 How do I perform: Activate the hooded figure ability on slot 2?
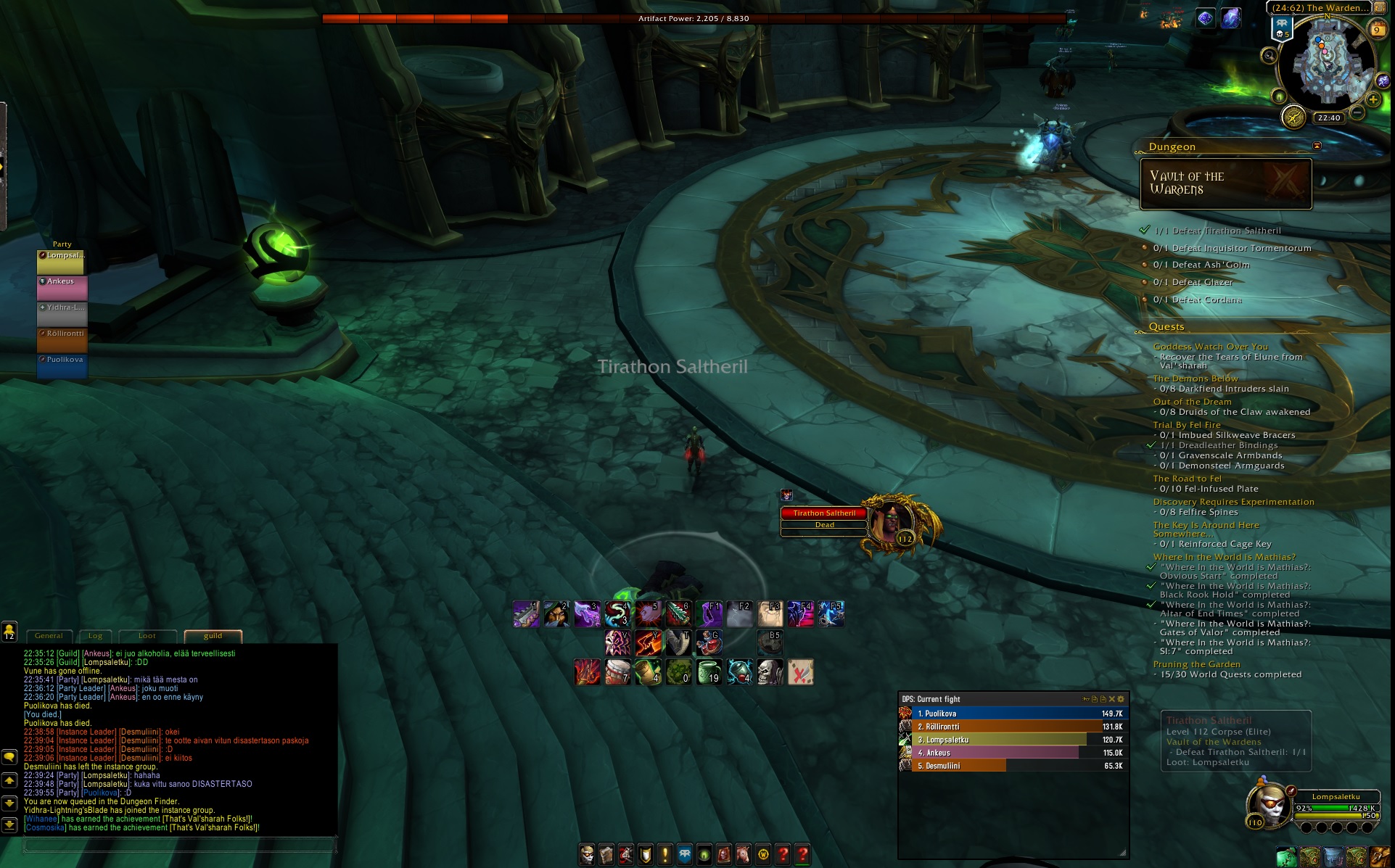pos(556,614)
